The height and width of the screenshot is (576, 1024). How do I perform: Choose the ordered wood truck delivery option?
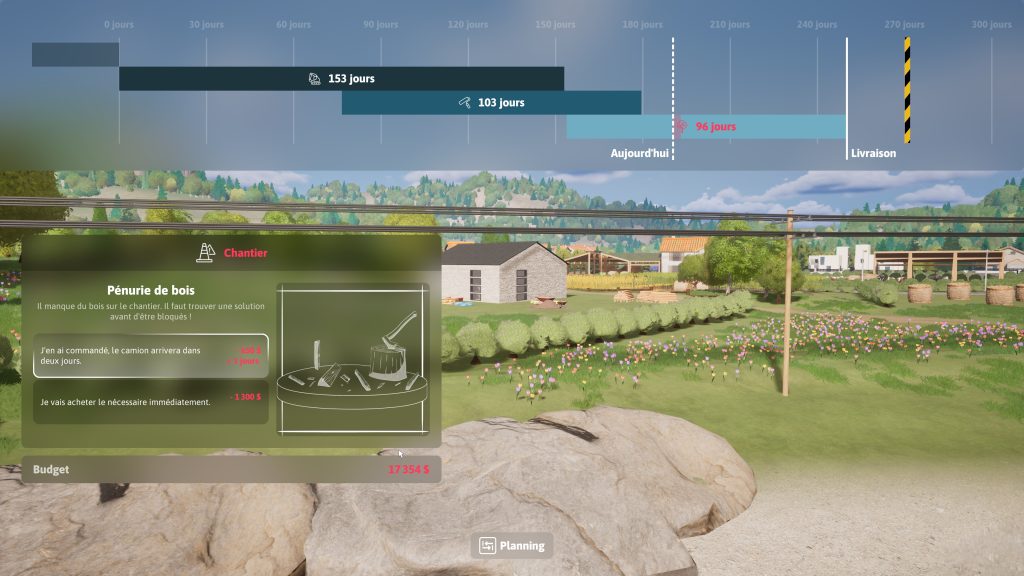coord(150,356)
